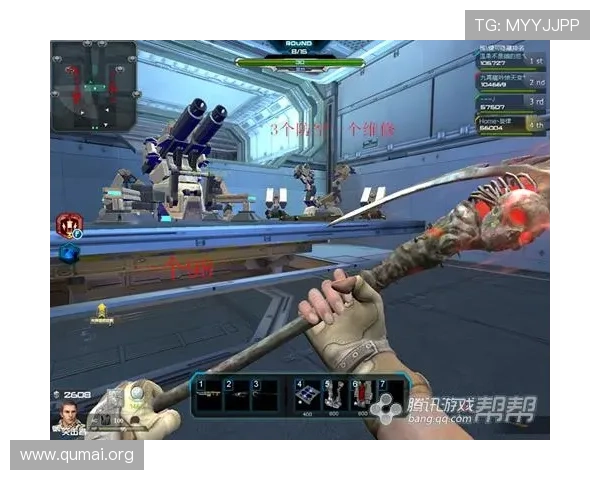
Task: Select weapon slot 1 in the hotbar
Action: [208, 395]
